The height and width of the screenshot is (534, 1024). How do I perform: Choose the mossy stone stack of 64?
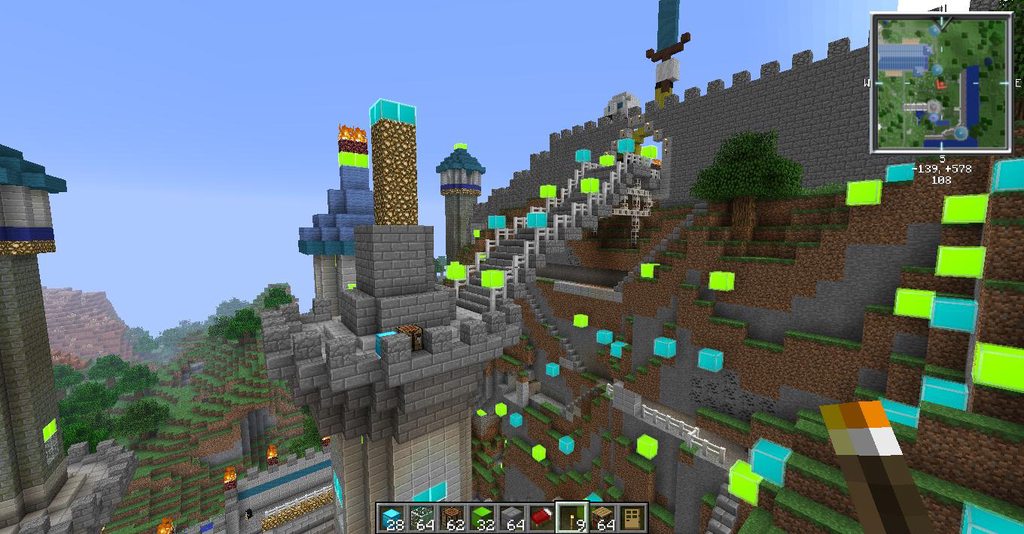[420, 518]
